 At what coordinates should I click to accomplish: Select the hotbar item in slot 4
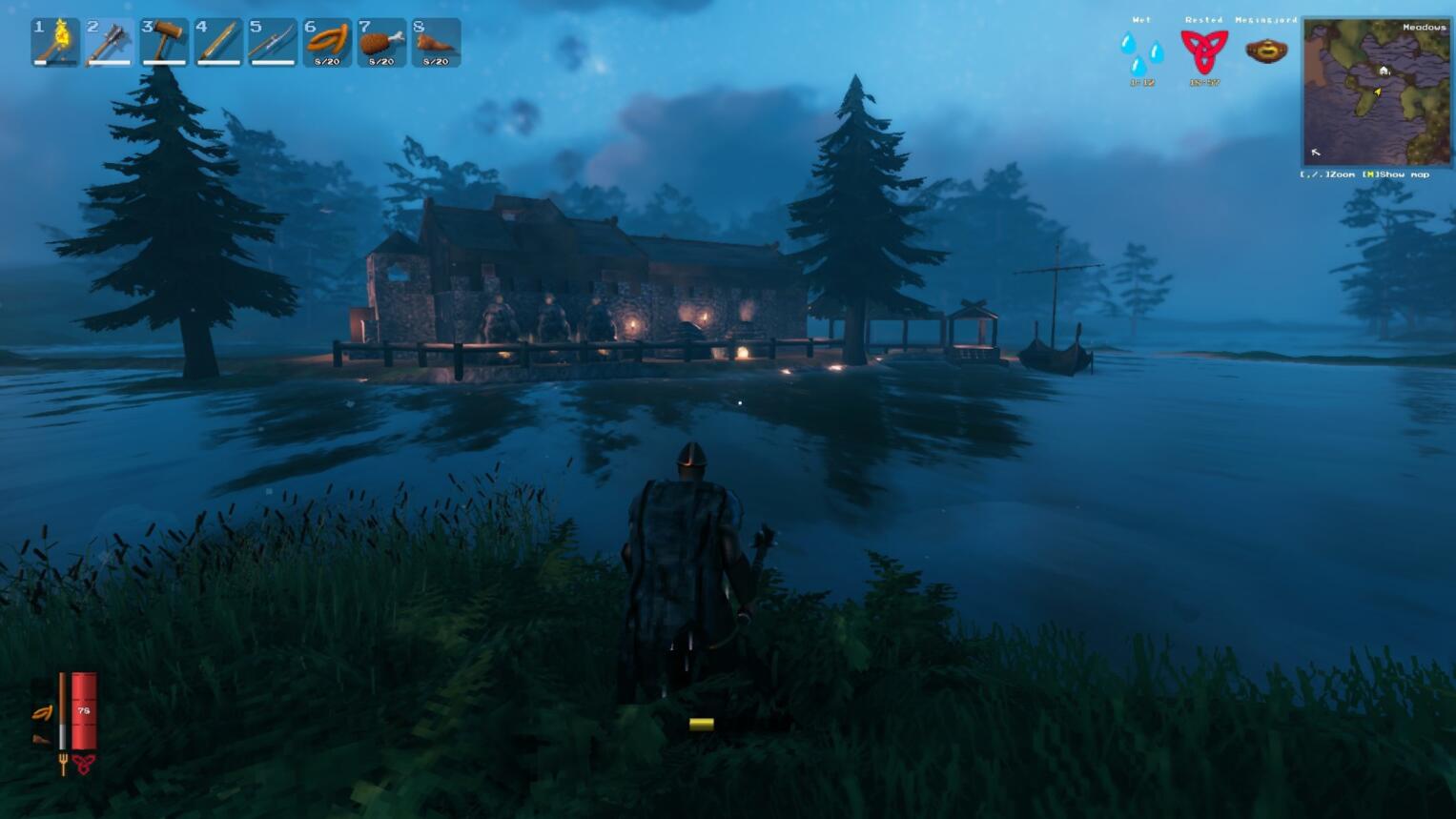pos(218,42)
